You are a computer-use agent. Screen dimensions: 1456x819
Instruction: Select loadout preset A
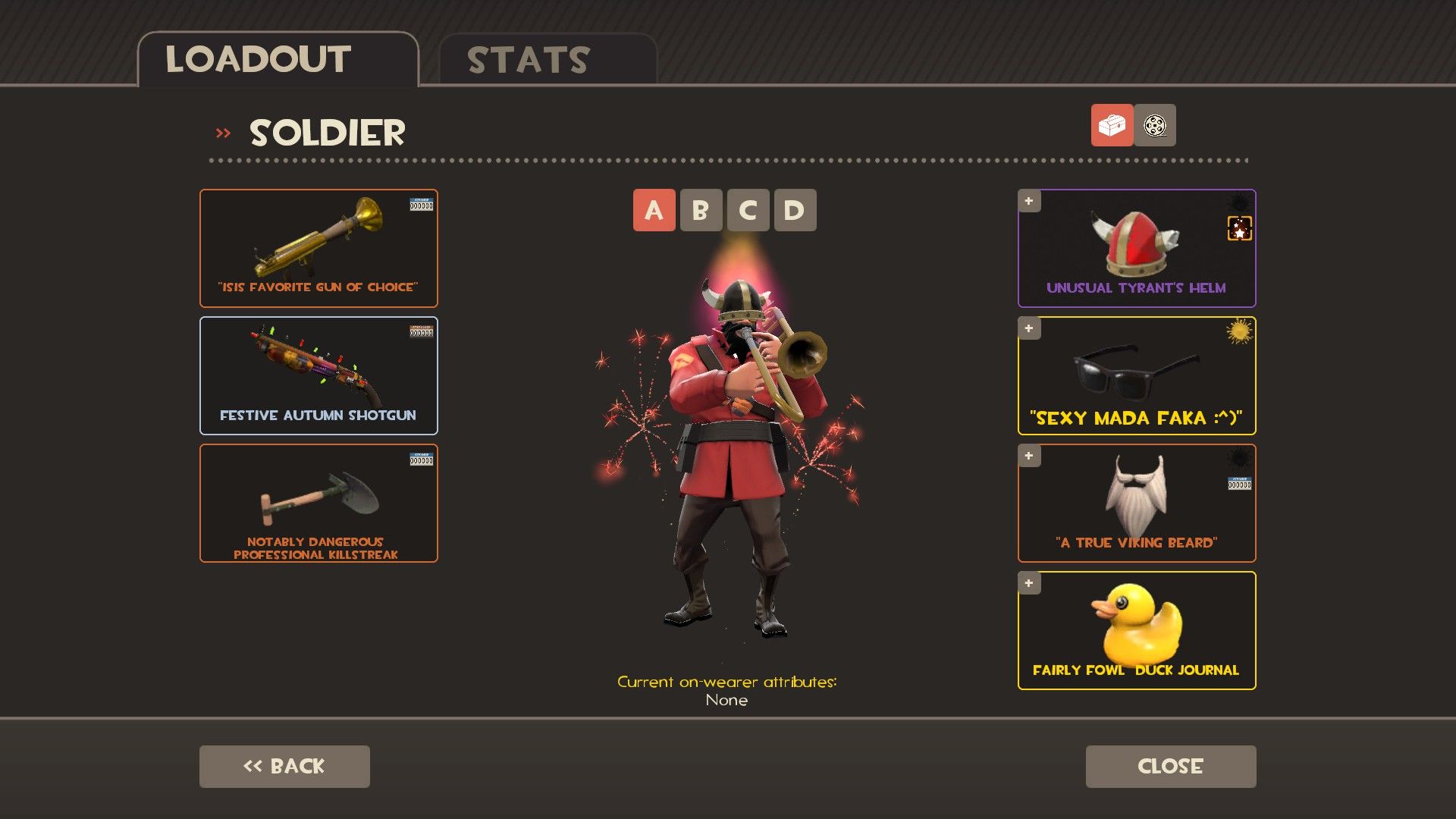point(654,210)
